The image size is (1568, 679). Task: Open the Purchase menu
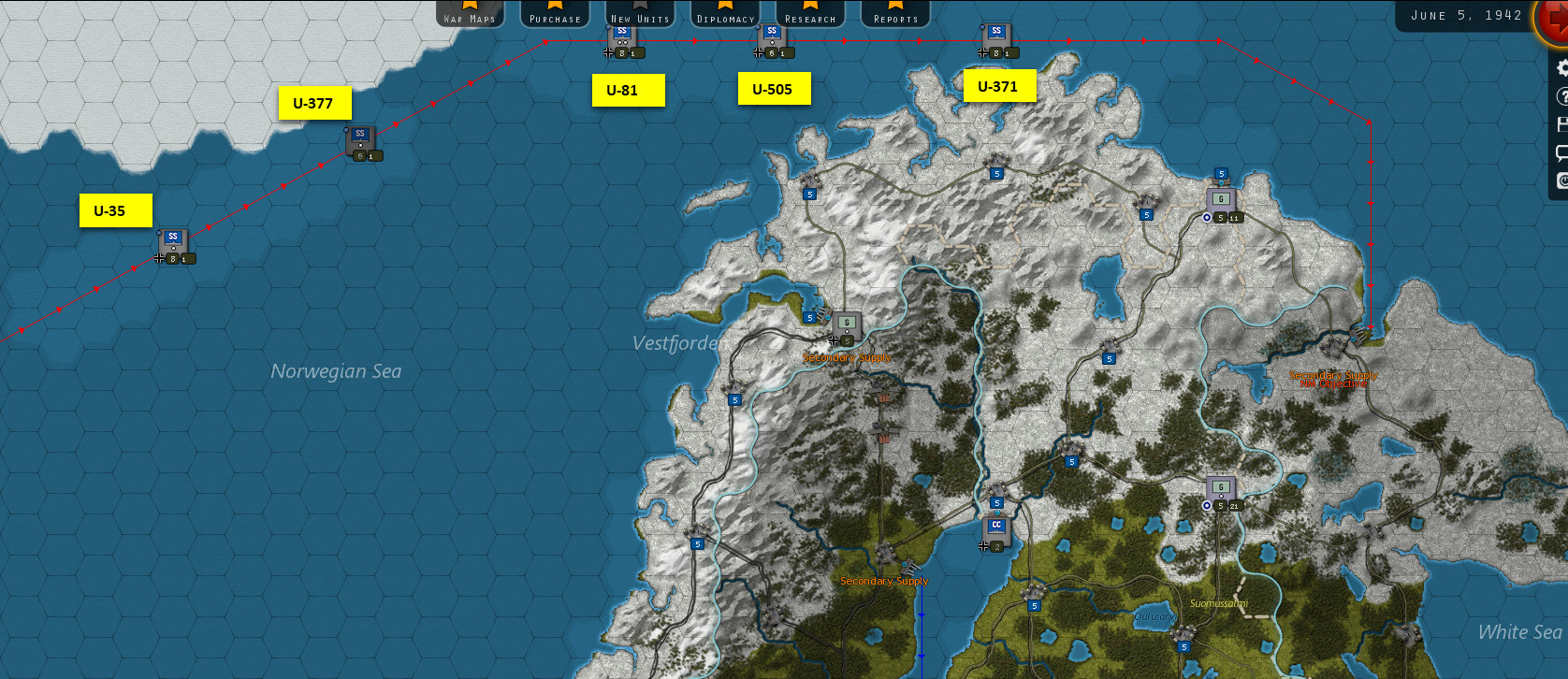point(555,14)
